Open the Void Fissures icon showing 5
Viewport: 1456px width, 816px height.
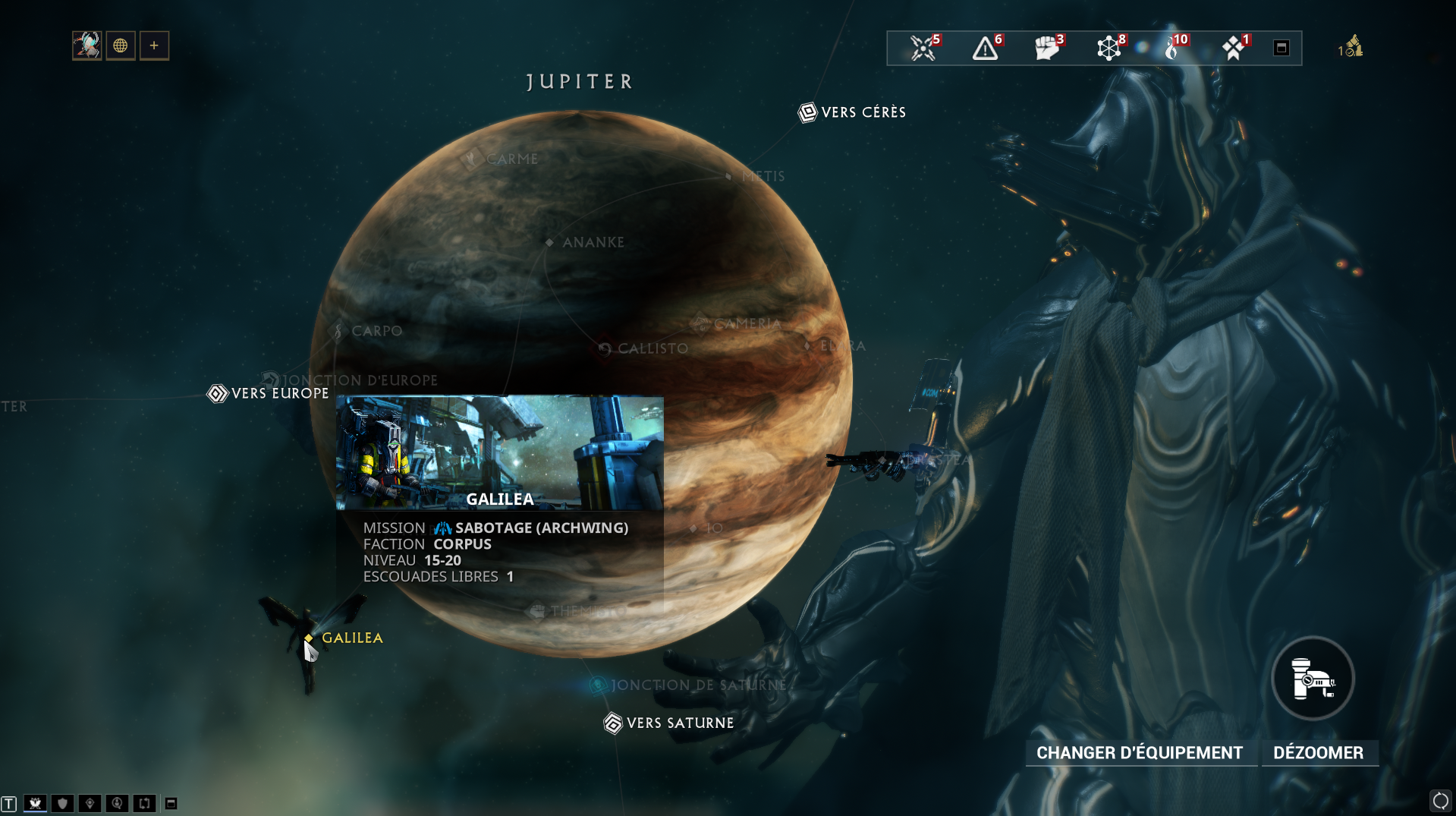pos(921,47)
